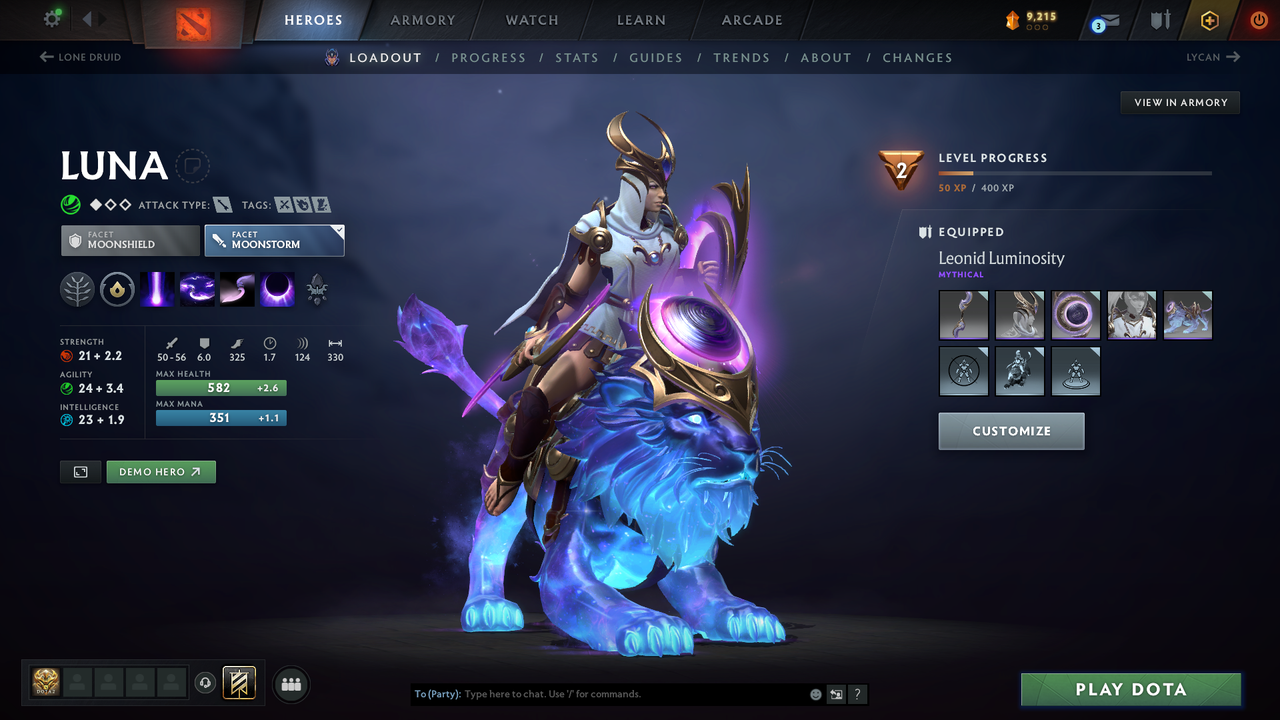Go back to Lone Druid hero
The height and width of the screenshot is (720, 1280).
(x=82, y=57)
